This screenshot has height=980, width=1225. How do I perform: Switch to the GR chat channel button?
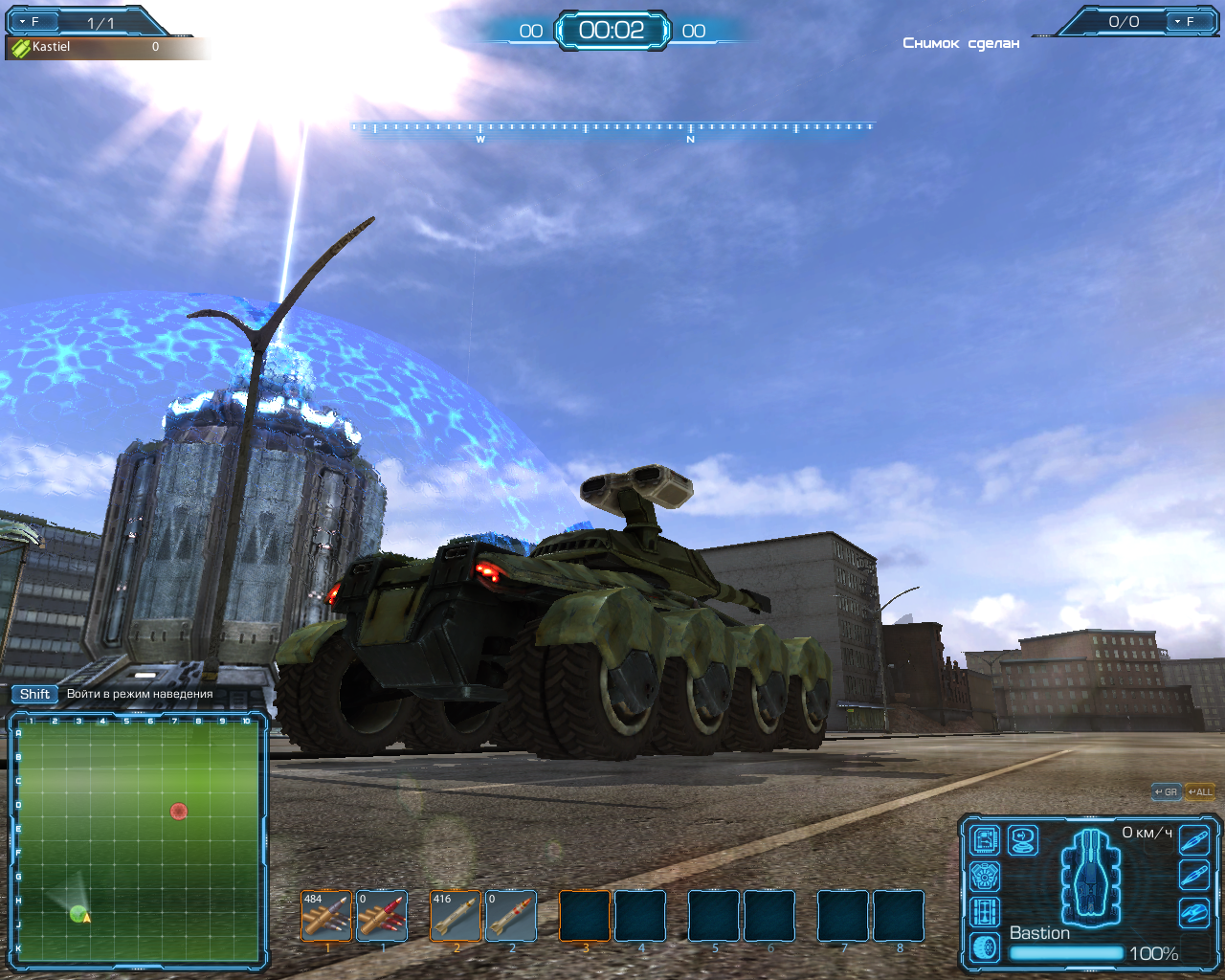pos(1167,792)
